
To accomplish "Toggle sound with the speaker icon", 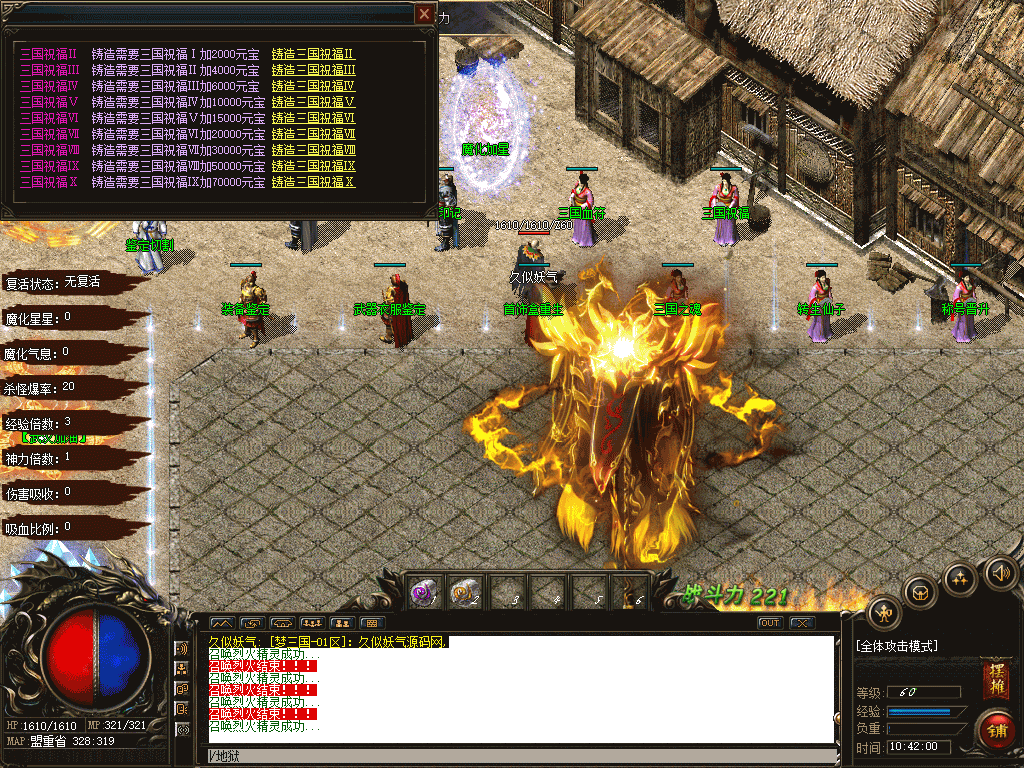I will (999, 573).
